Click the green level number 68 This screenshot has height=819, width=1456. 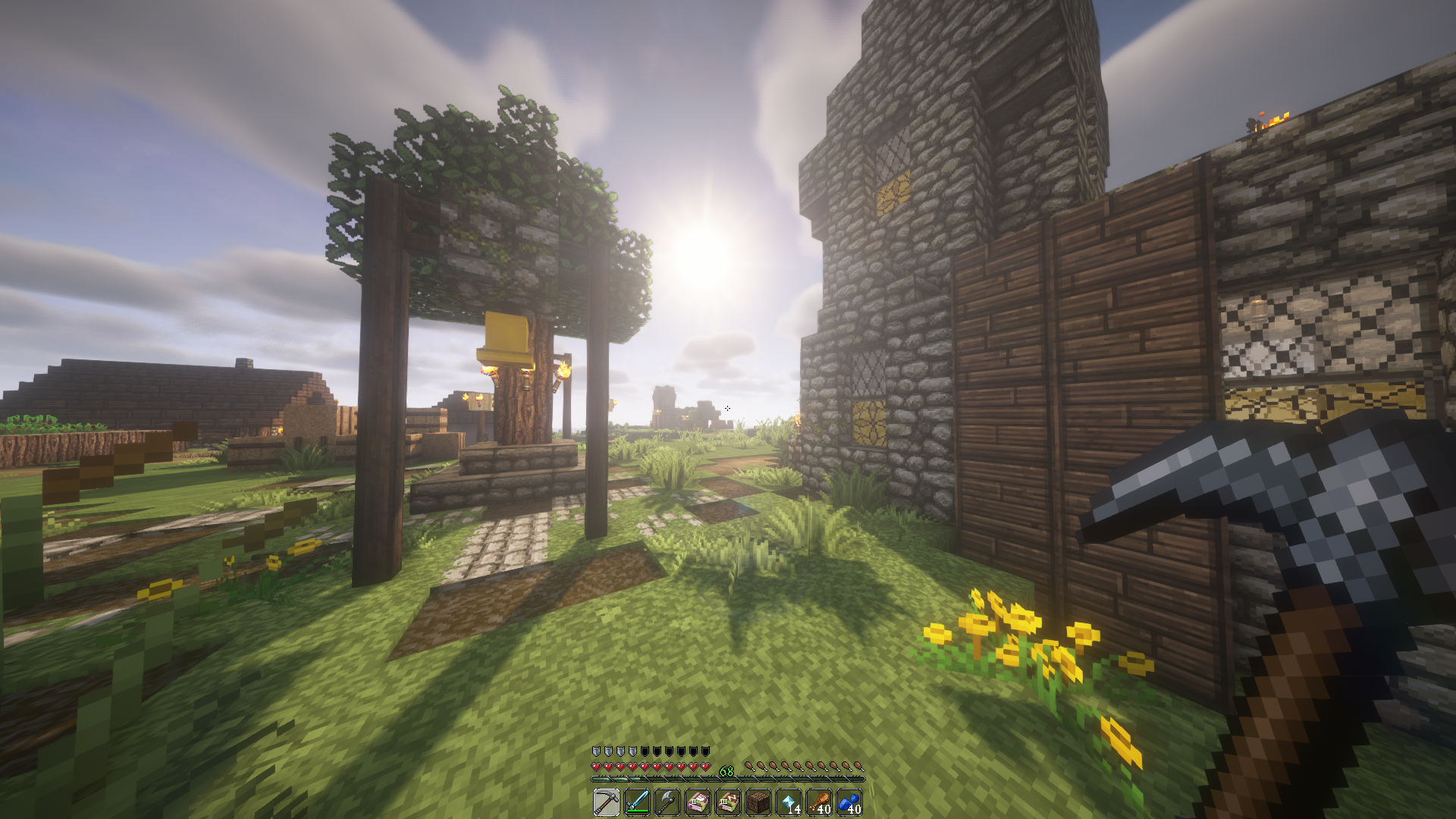point(726,771)
